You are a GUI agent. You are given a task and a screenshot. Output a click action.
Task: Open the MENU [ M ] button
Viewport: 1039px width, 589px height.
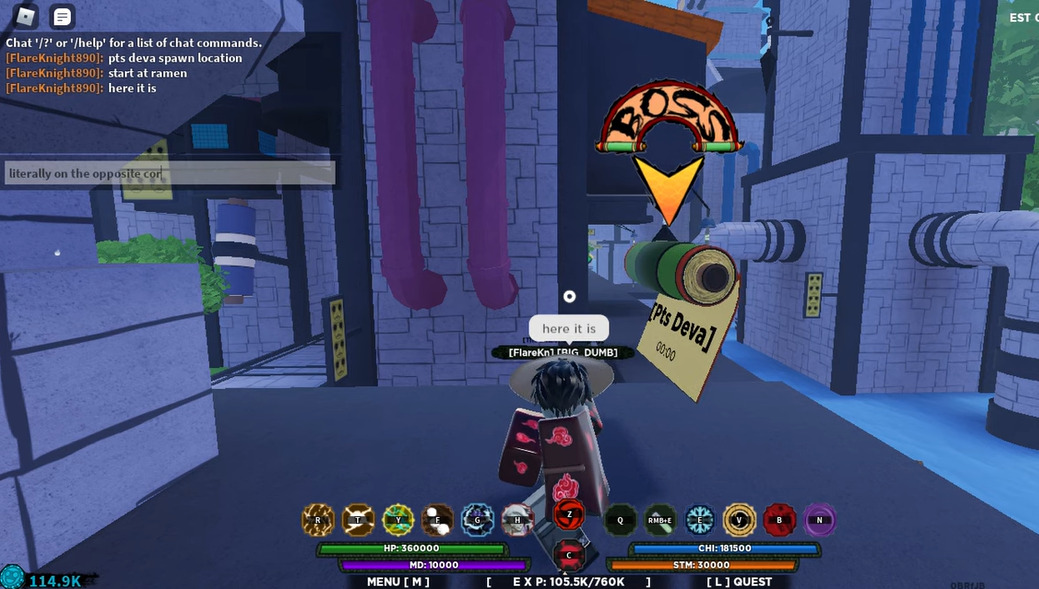click(398, 581)
